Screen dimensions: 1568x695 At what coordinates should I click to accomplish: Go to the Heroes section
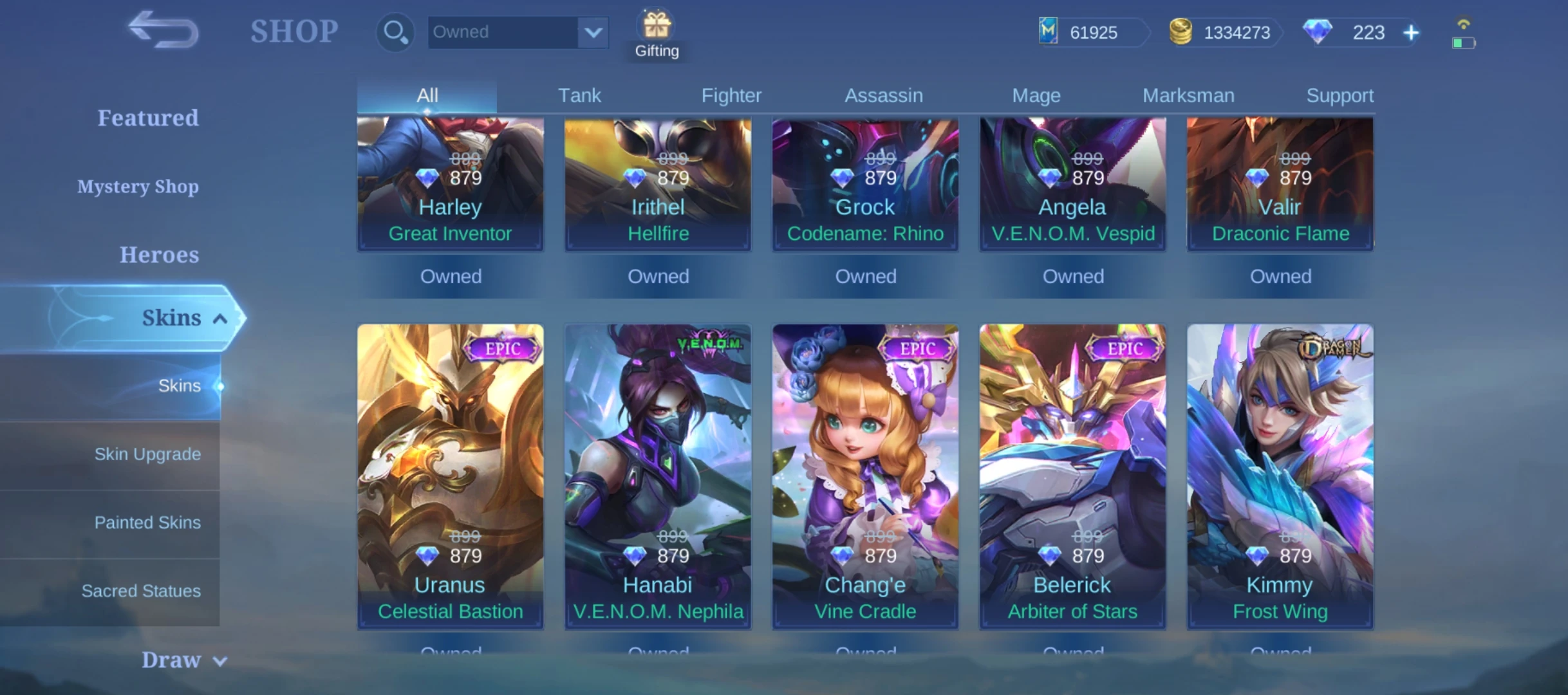coord(159,255)
